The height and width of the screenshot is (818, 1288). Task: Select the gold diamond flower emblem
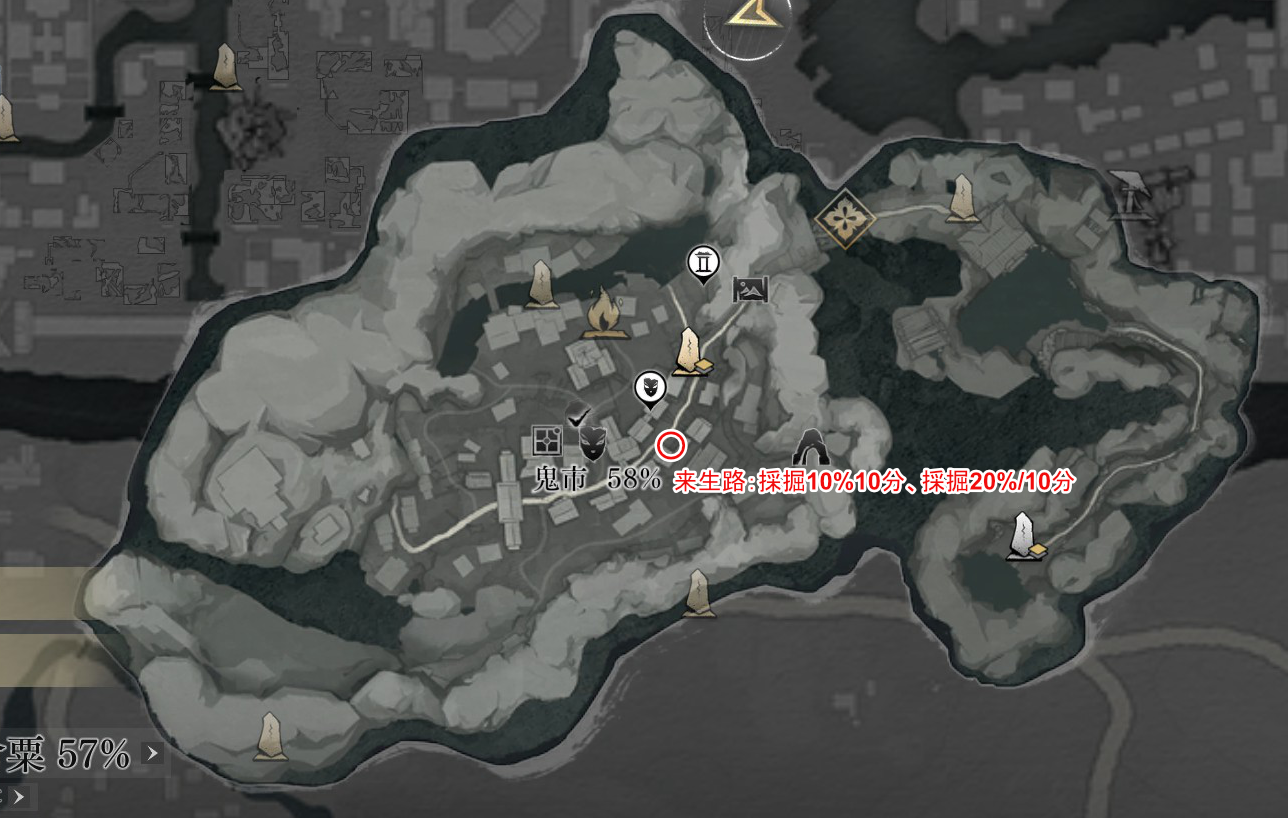tap(842, 219)
